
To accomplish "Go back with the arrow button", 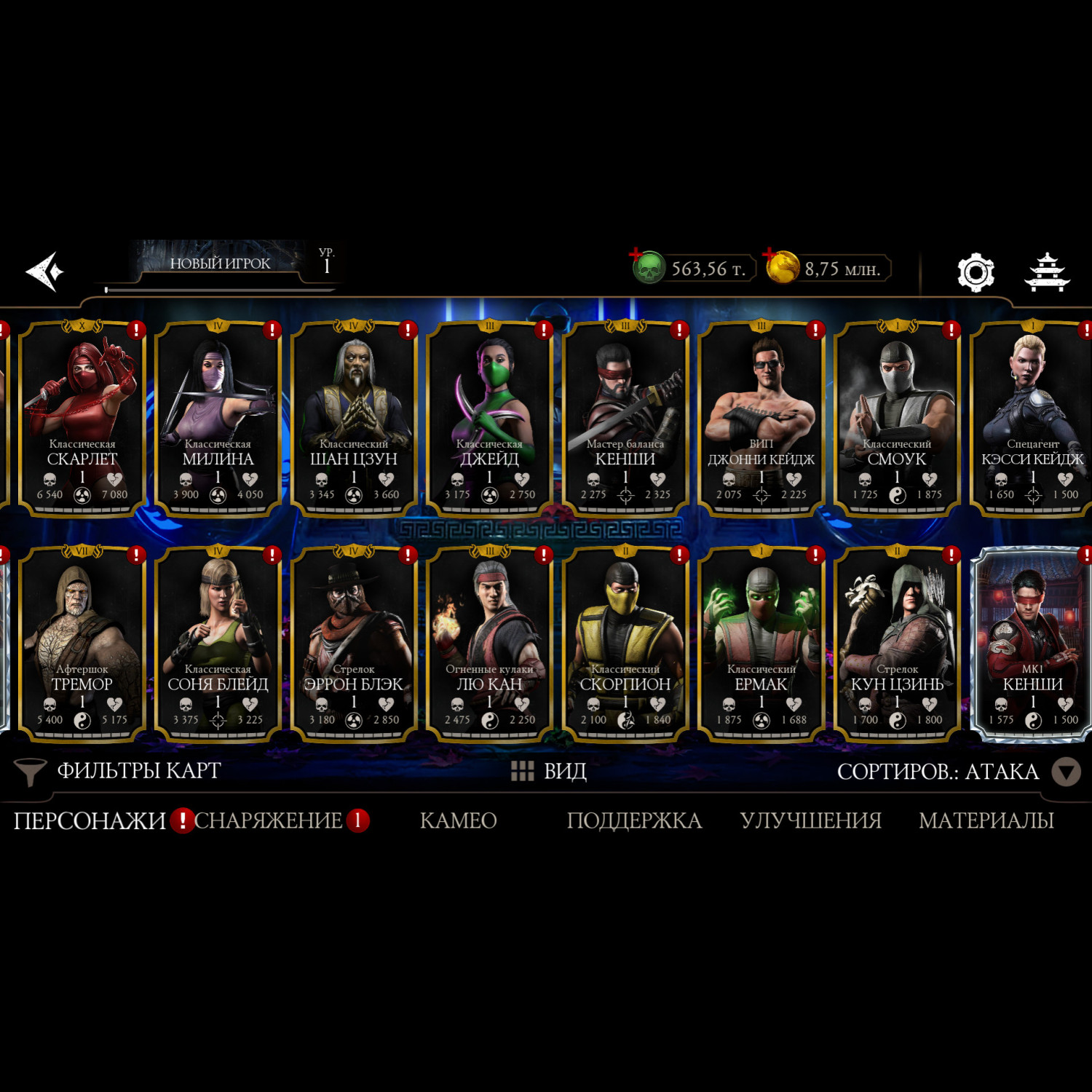I will point(45,272).
